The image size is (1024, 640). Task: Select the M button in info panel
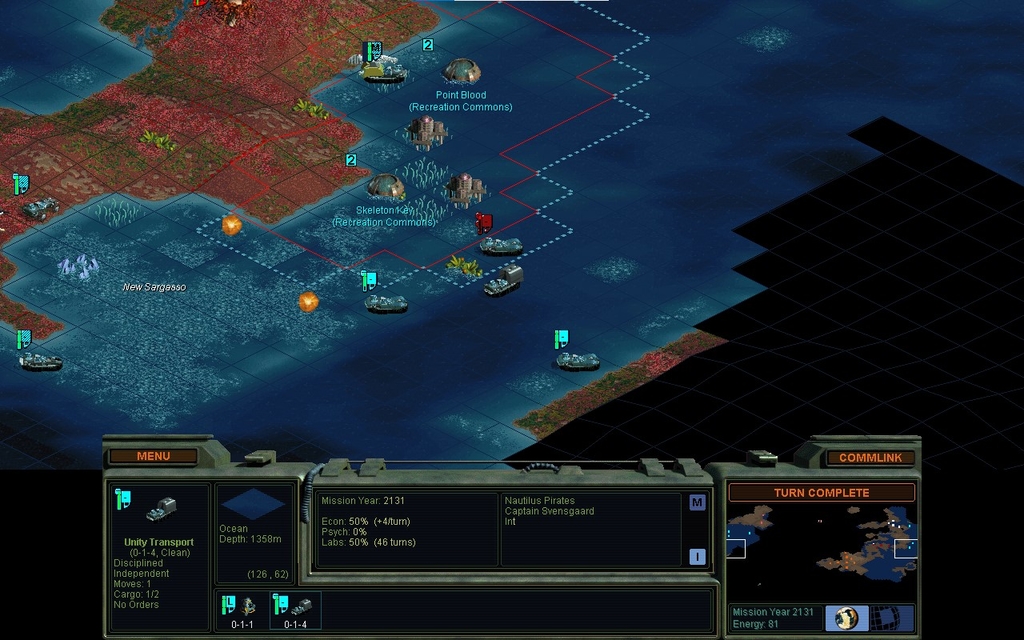(x=697, y=503)
